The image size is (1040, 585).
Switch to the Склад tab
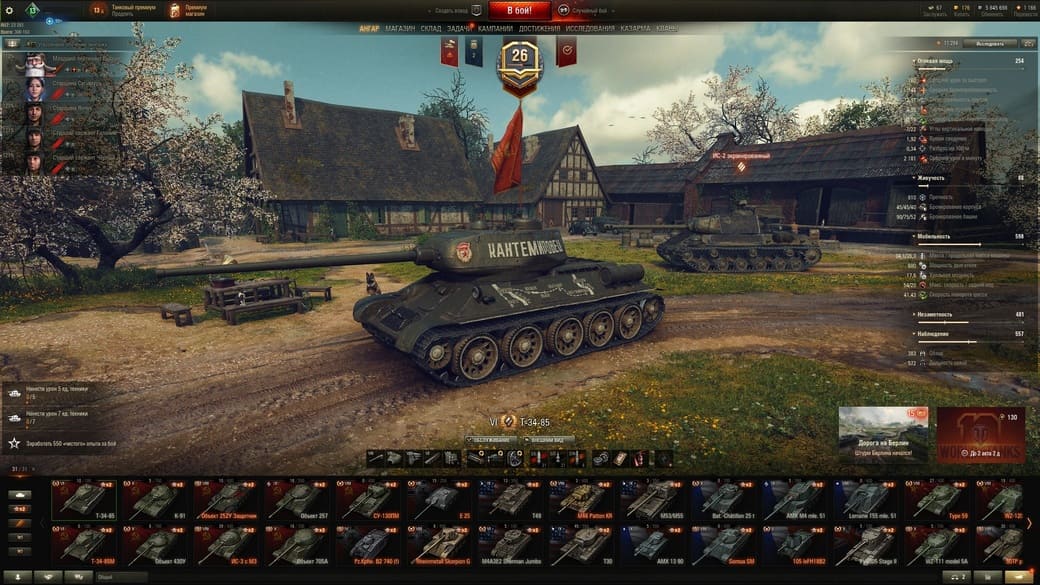(432, 29)
